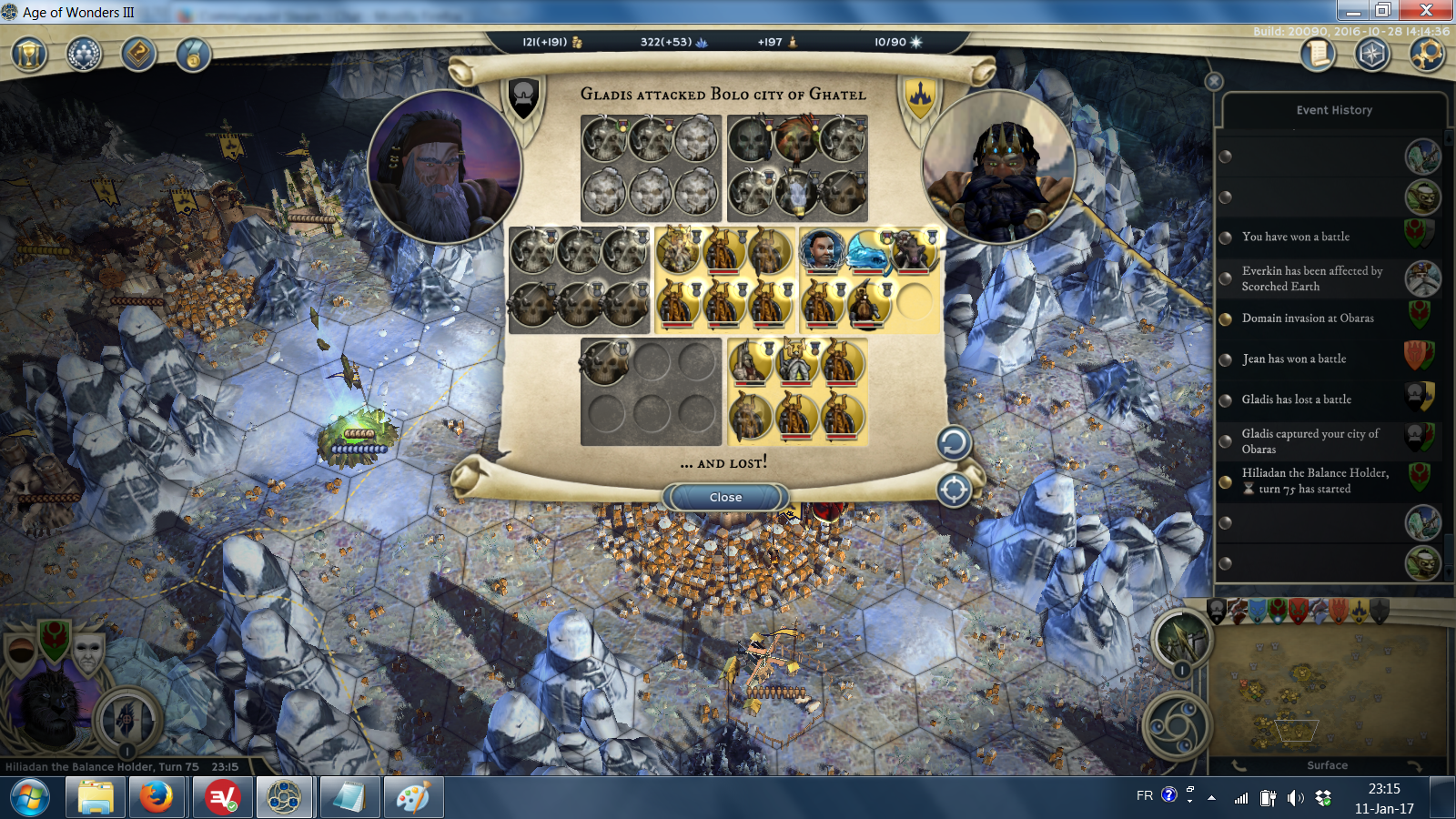1456x819 pixels.
Task: Select 'Everkin has been affected by Scorched Earth' event
Action: [1311, 278]
